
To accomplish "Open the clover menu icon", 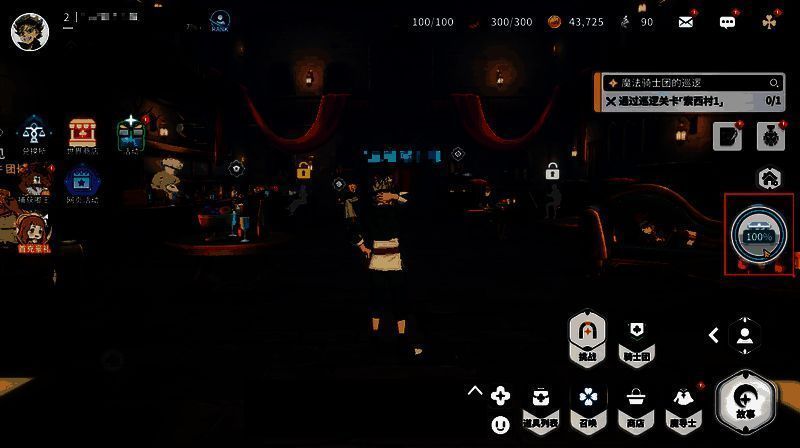I will coord(768,21).
